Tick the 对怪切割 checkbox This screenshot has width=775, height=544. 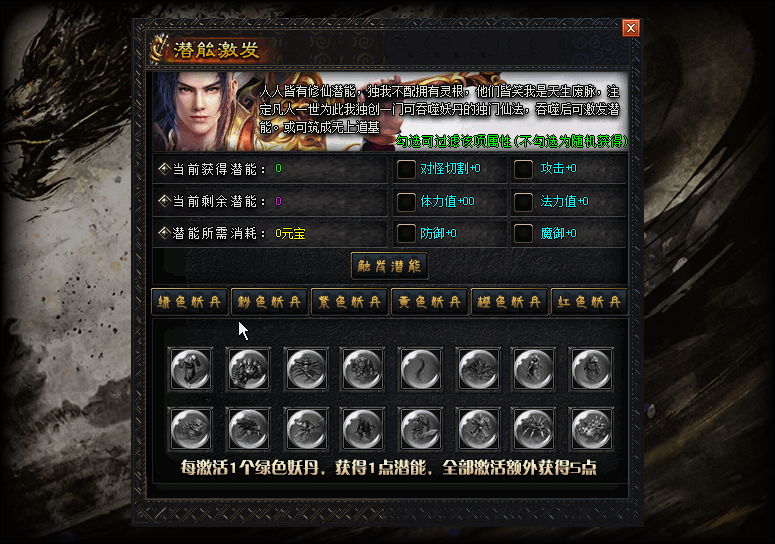(406, 169)
